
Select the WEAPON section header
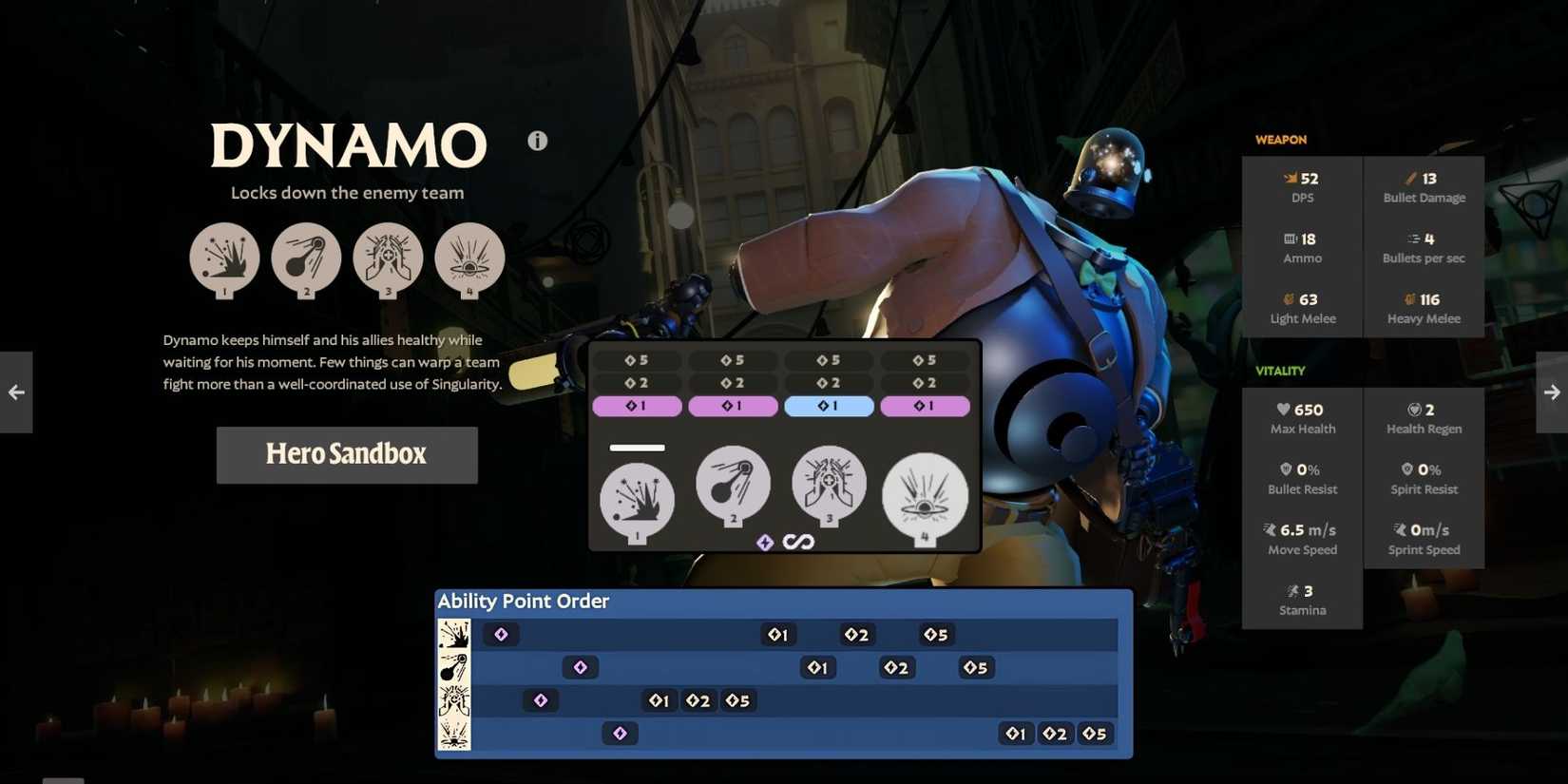[1280, 140]
